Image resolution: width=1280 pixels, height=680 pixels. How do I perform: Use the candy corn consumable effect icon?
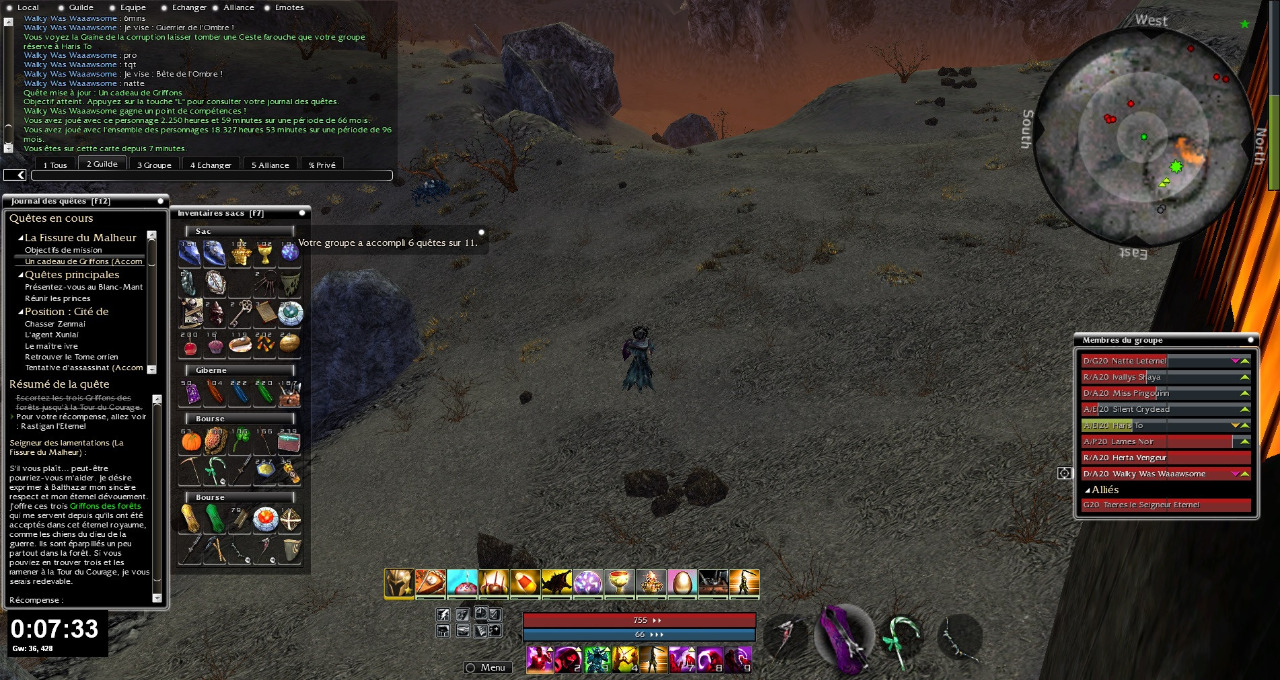(524, 582)
